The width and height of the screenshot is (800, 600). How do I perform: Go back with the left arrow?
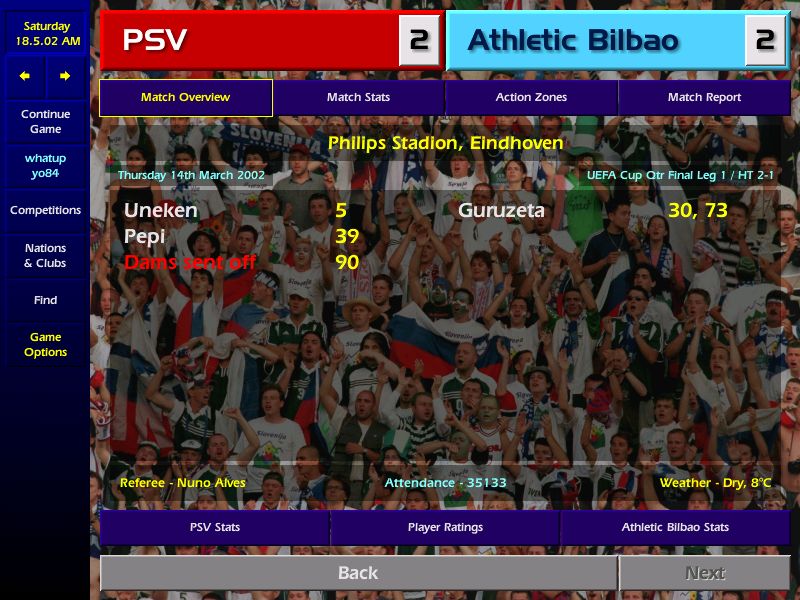[x=25, y=76]
